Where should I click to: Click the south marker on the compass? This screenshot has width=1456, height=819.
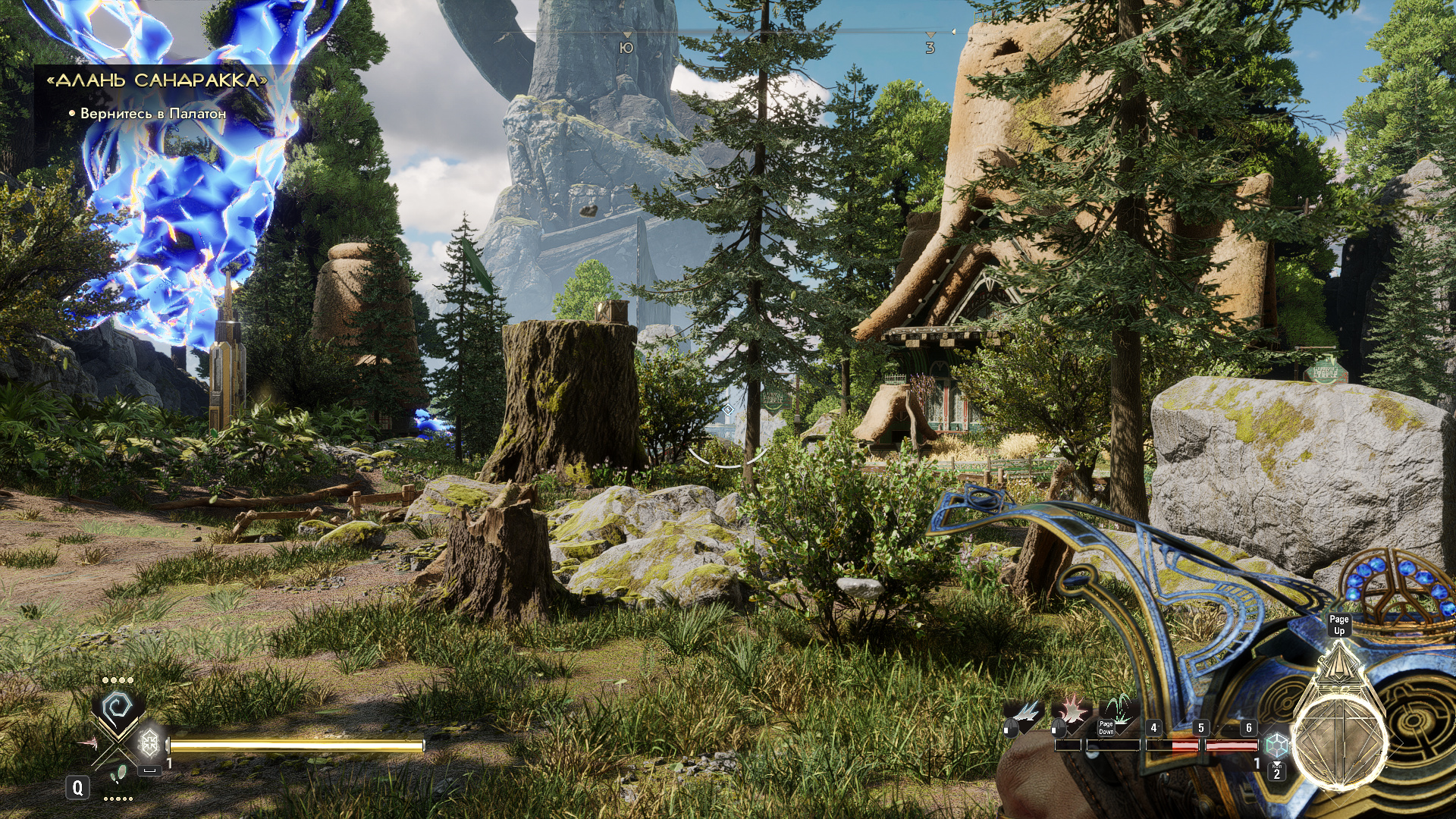(626, 47)
